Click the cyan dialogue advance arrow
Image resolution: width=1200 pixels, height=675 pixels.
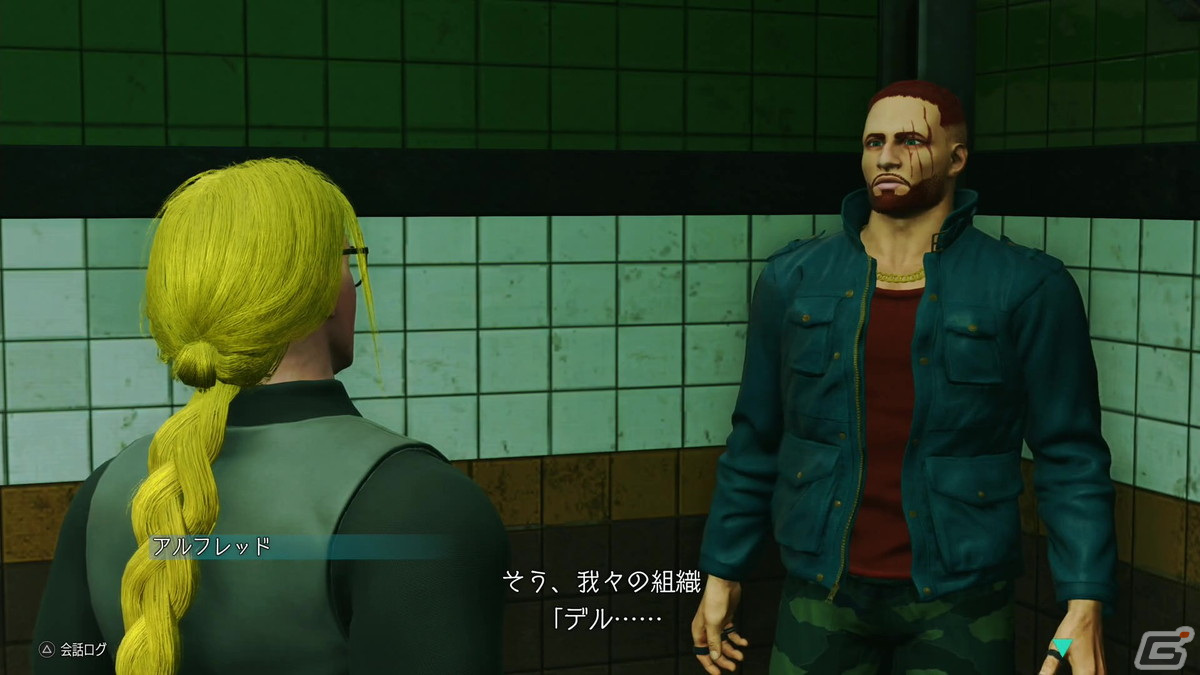pyautogui.click(x=1061, y=648)
